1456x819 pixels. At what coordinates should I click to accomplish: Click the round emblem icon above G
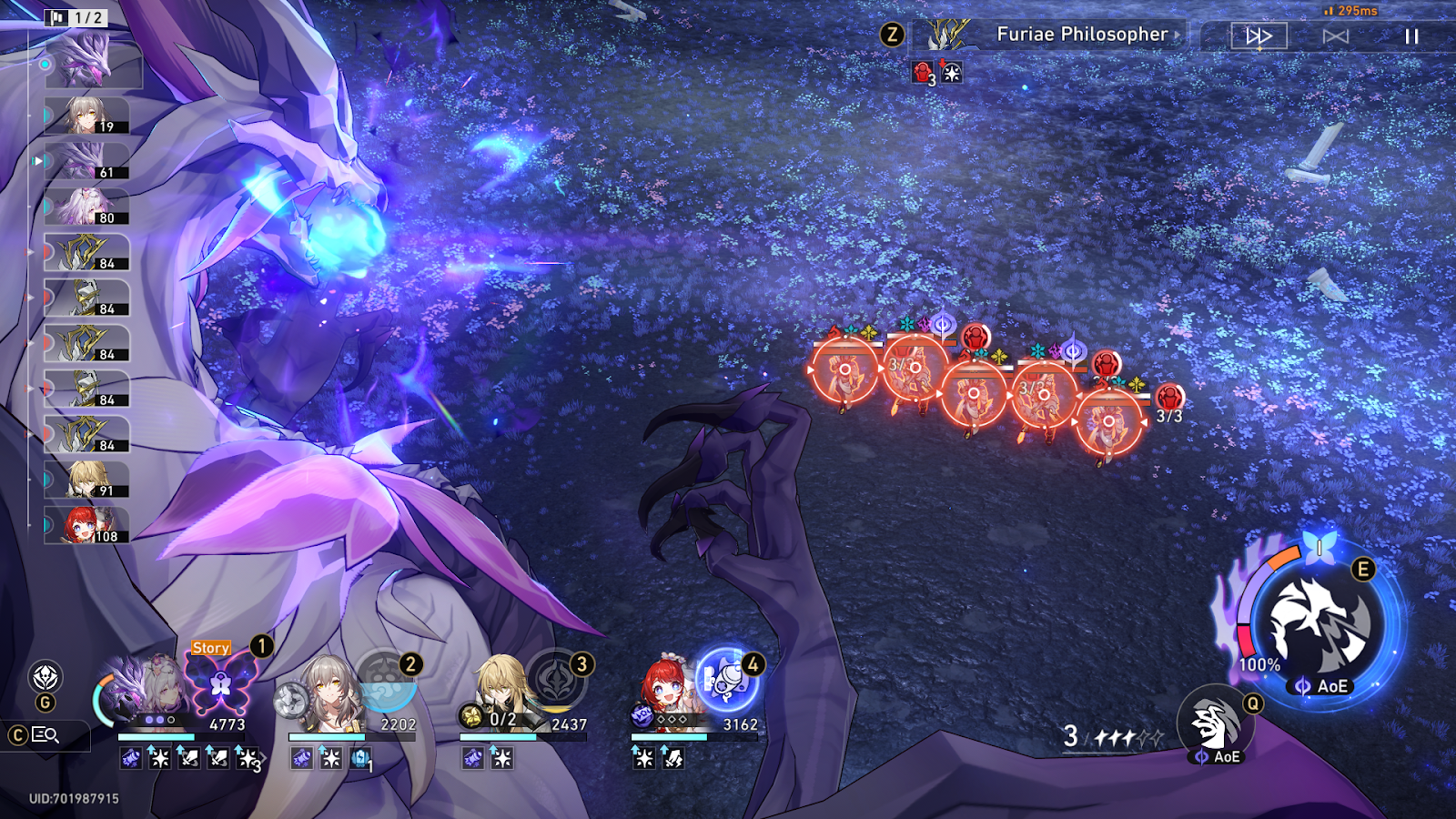pyautogui.click(x=45, y=677)
